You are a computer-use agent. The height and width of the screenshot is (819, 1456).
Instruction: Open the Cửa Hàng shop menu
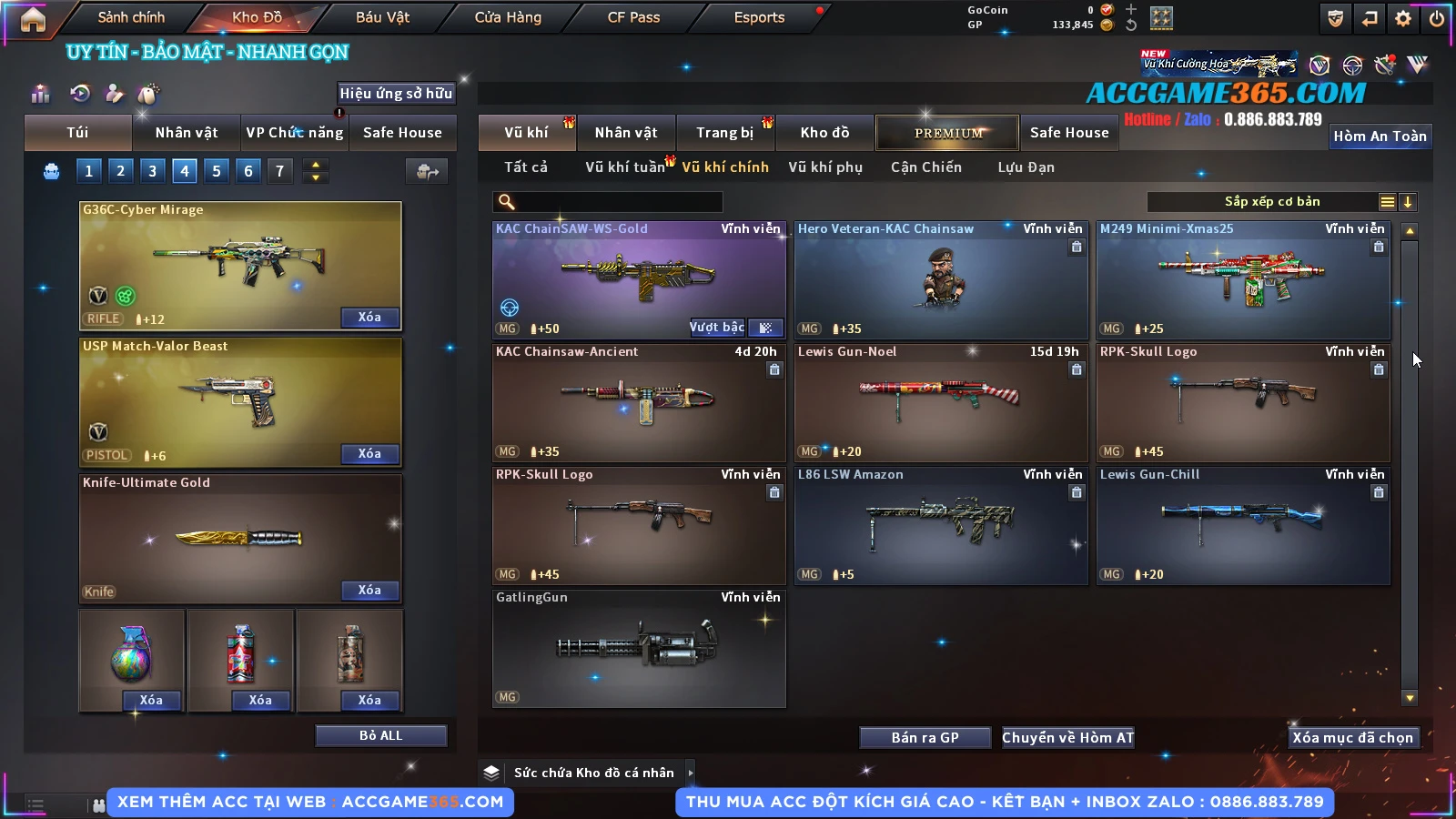pyautogui.click(x=508, y=17)
